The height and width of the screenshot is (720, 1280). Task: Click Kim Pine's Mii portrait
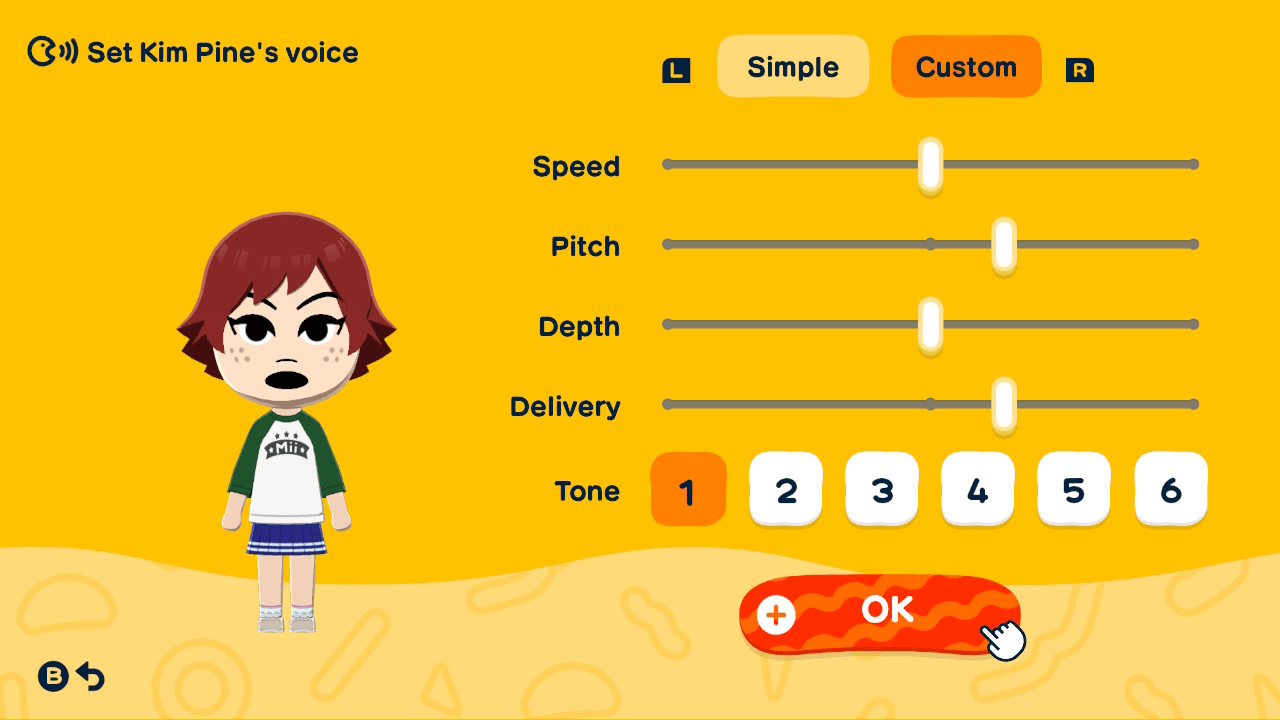point(287,420)
